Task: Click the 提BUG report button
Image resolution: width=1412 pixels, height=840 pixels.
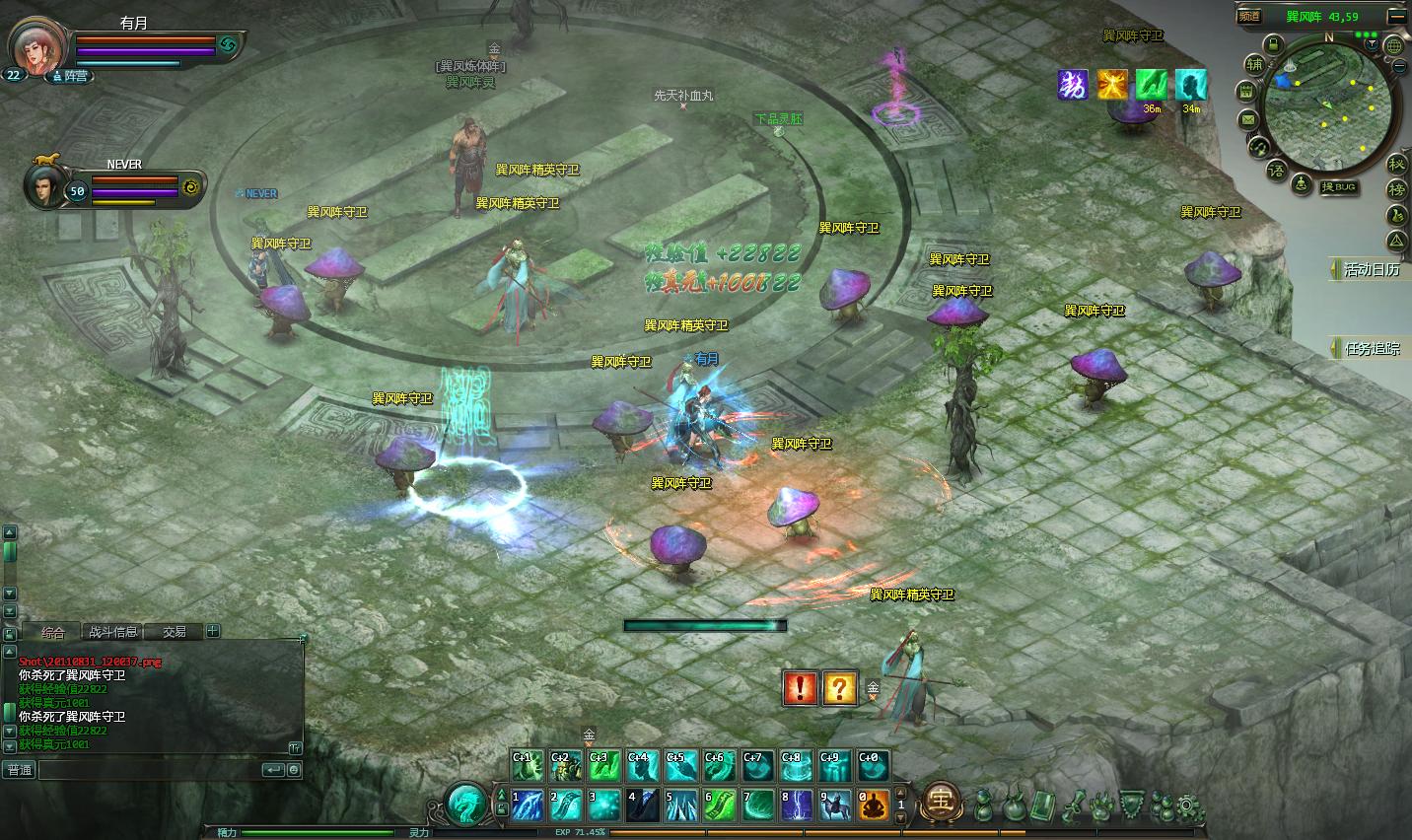Action: [1339, 187]
